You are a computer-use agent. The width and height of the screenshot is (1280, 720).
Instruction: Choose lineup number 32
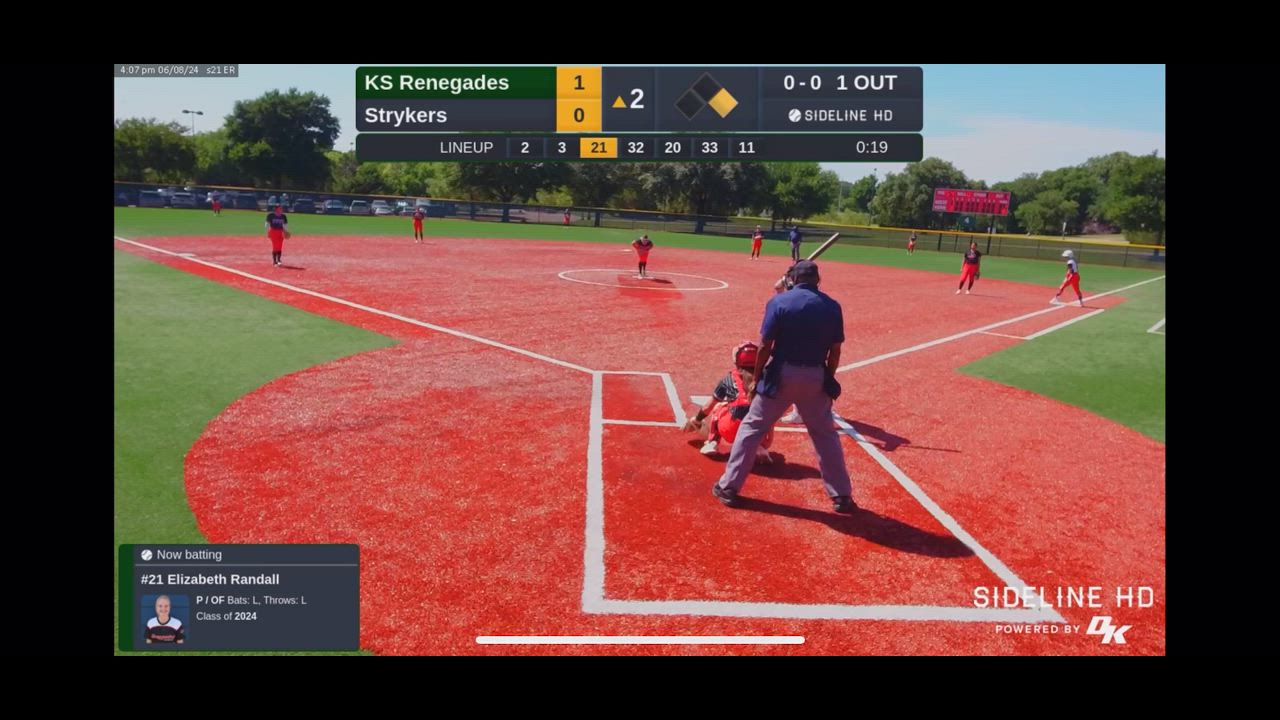click(x=635, y=148)
